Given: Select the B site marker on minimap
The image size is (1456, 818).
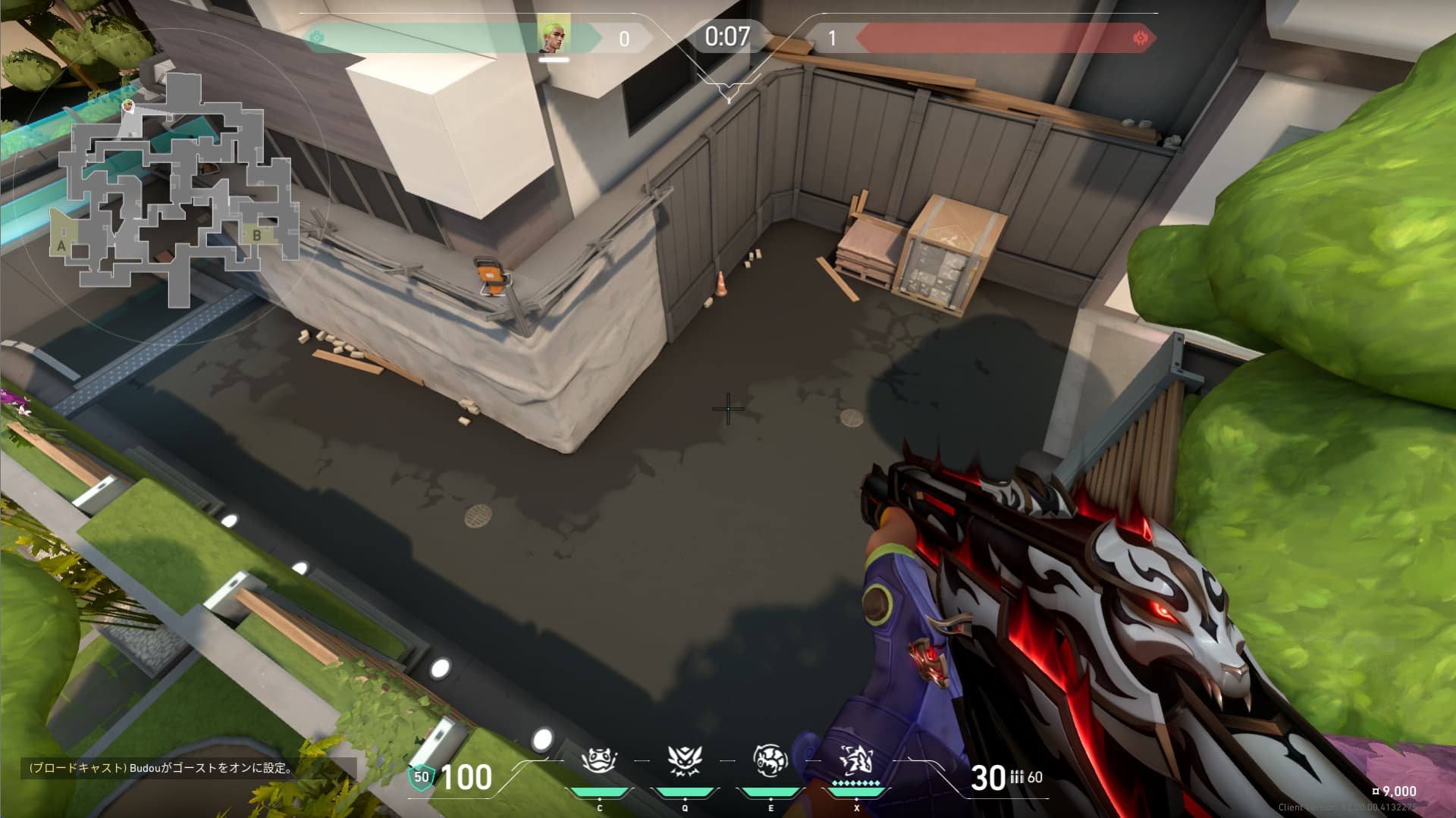Looking at the screenshot, I should (x=257, y=235).
